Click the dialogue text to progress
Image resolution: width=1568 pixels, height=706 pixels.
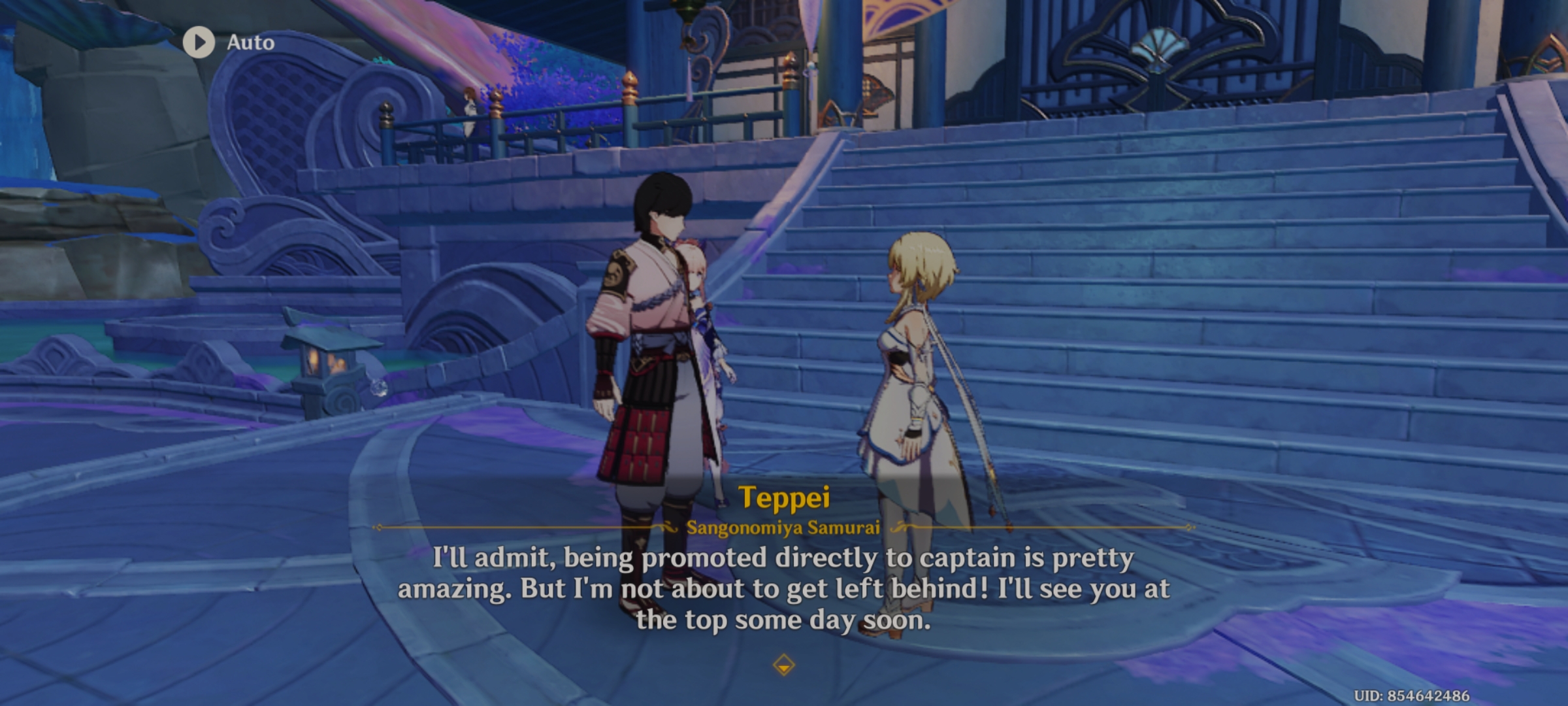[784, 588]
